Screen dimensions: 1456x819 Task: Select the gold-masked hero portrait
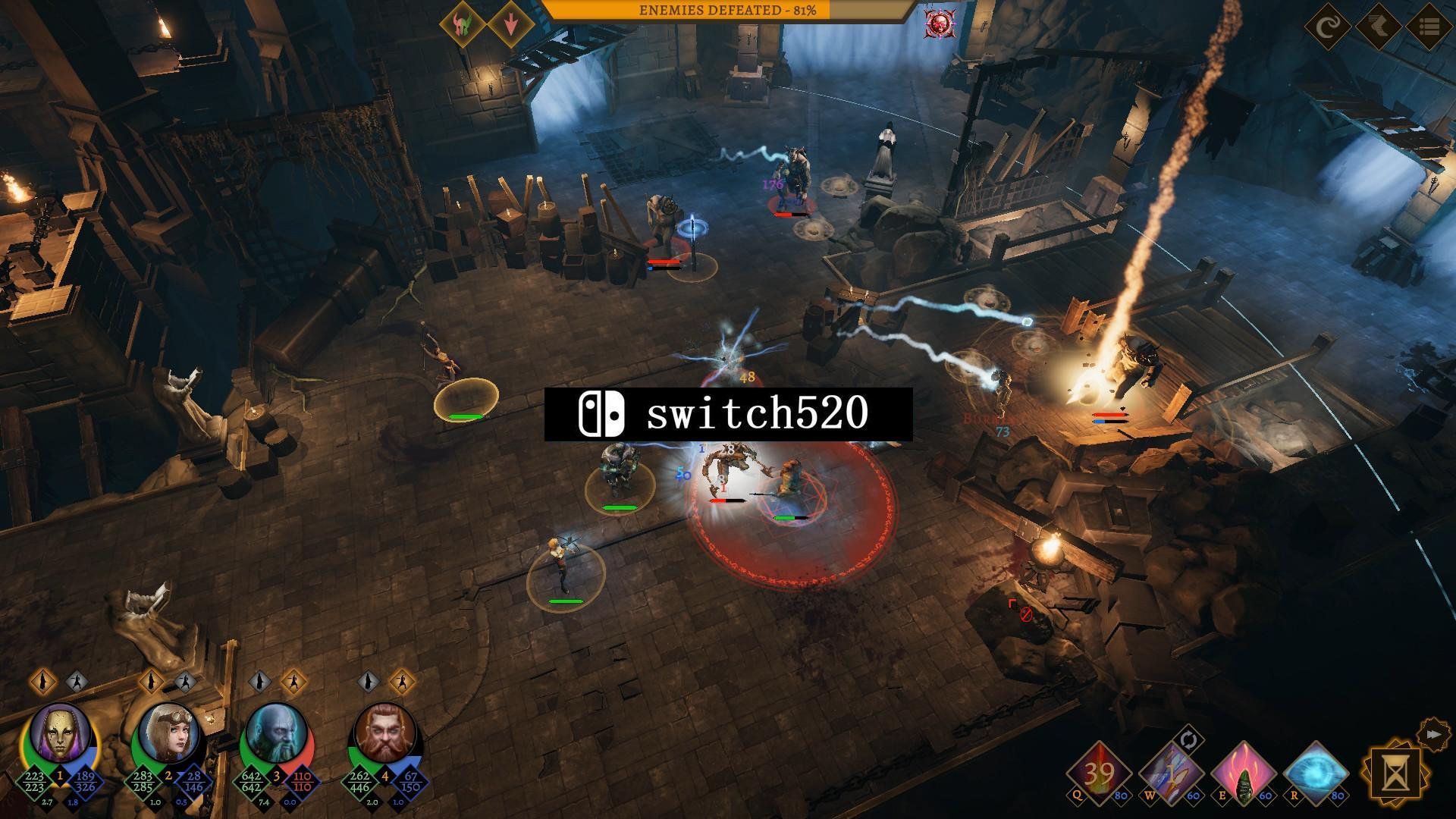coord(60,733)
